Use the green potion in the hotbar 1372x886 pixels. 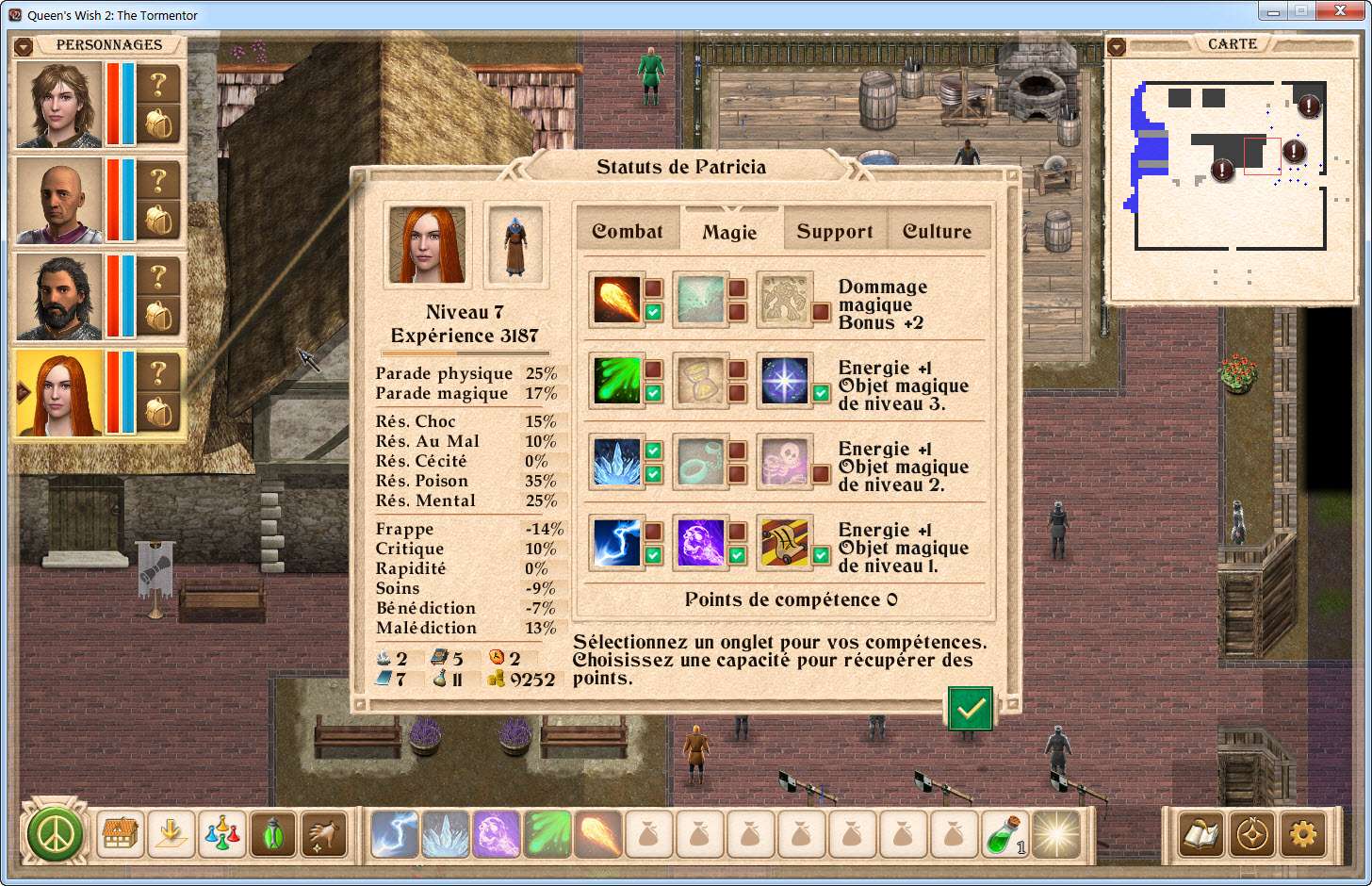(1004, 834)
